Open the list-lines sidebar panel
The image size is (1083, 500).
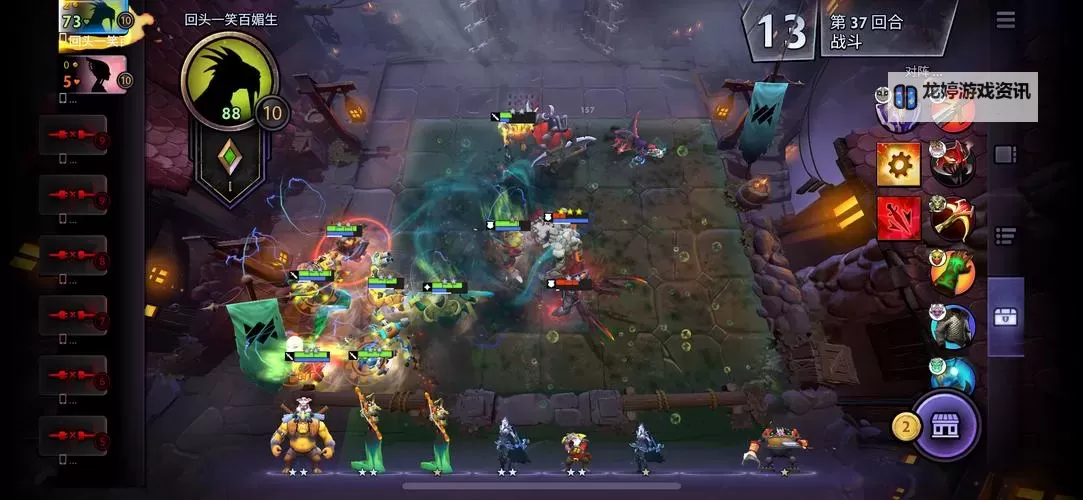[x=1005, y=236]
